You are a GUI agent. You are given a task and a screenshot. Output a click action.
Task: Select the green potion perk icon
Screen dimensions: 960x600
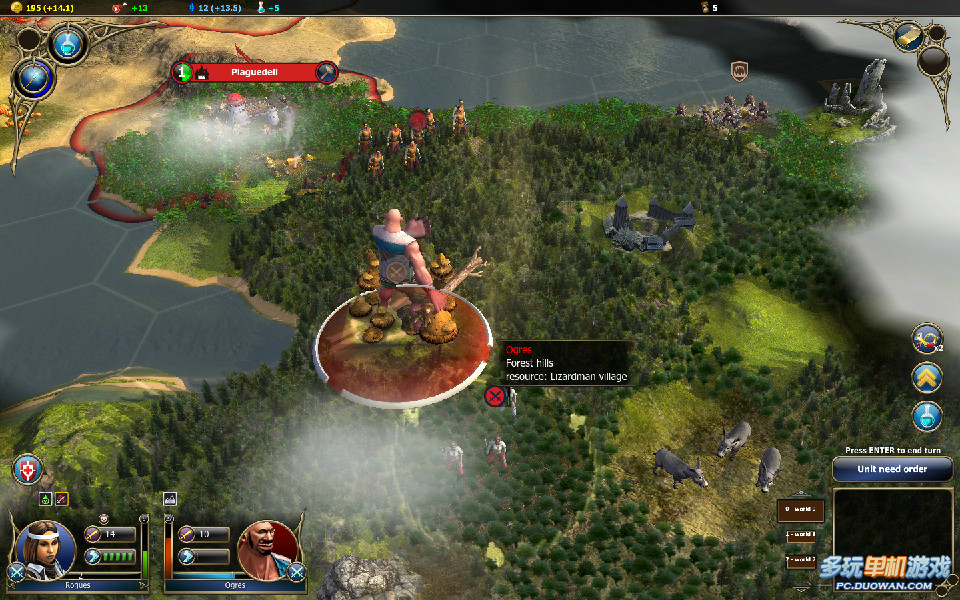(x=46, y=498)
